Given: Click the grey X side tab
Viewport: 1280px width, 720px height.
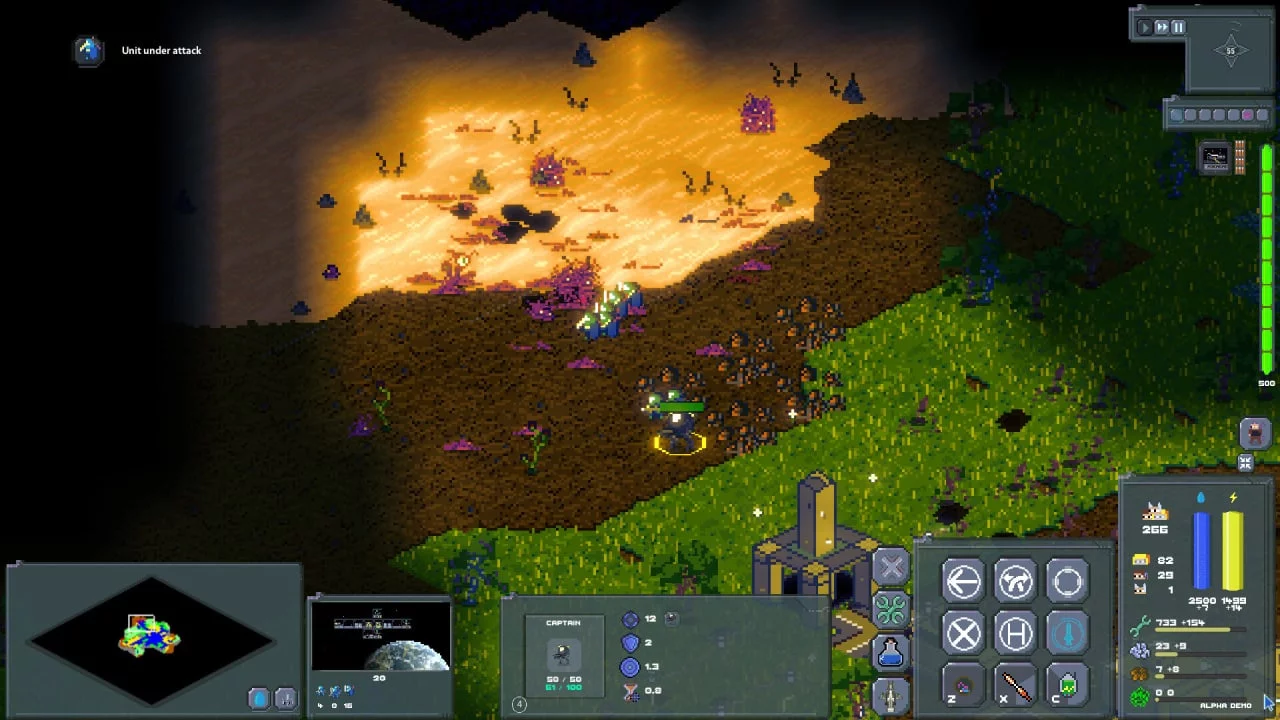Looking at the screenshot, I should click(890, 567).
